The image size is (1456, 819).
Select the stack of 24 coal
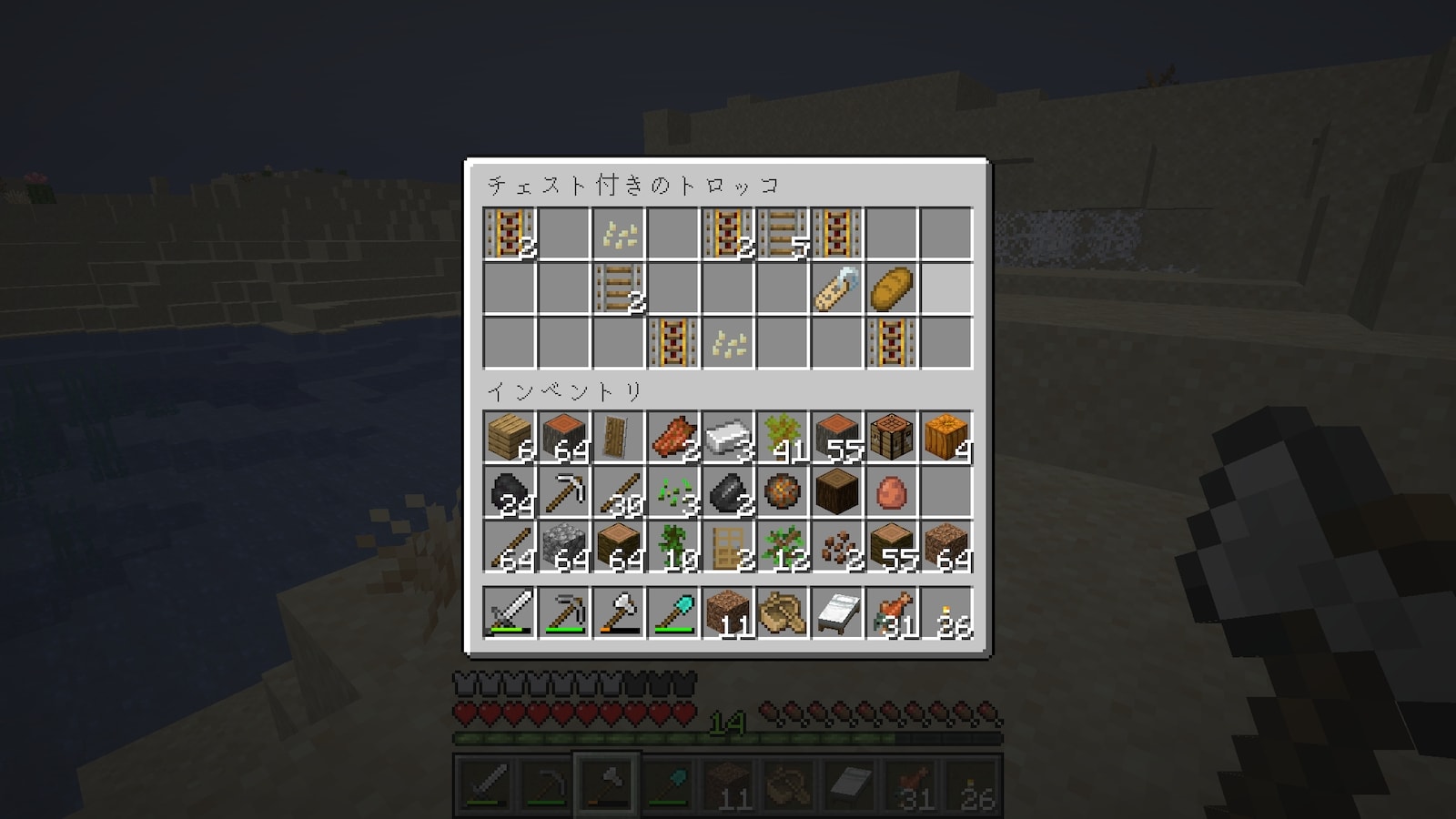[509, 492]
